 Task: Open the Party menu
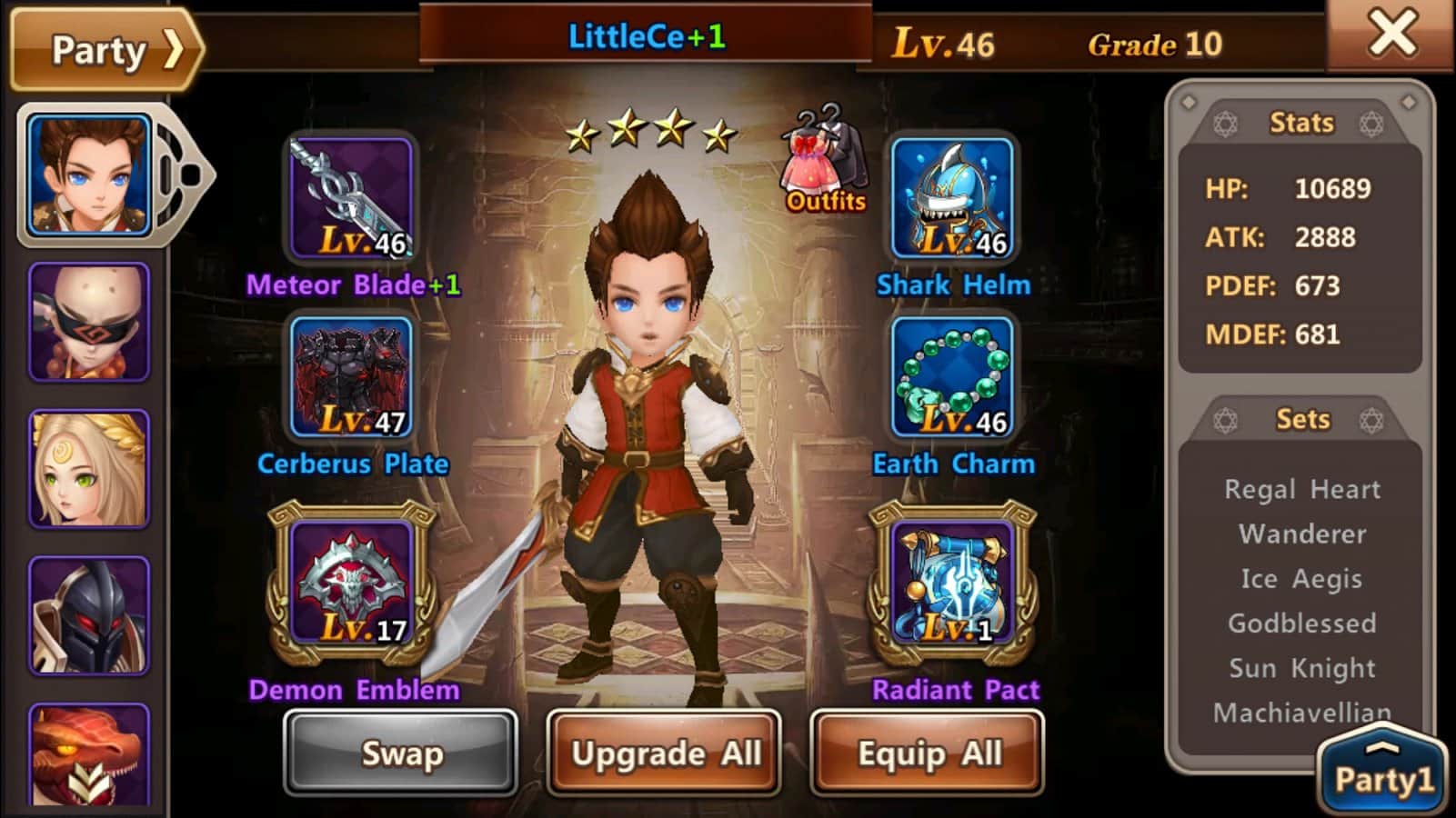click(x=106, y=50)
